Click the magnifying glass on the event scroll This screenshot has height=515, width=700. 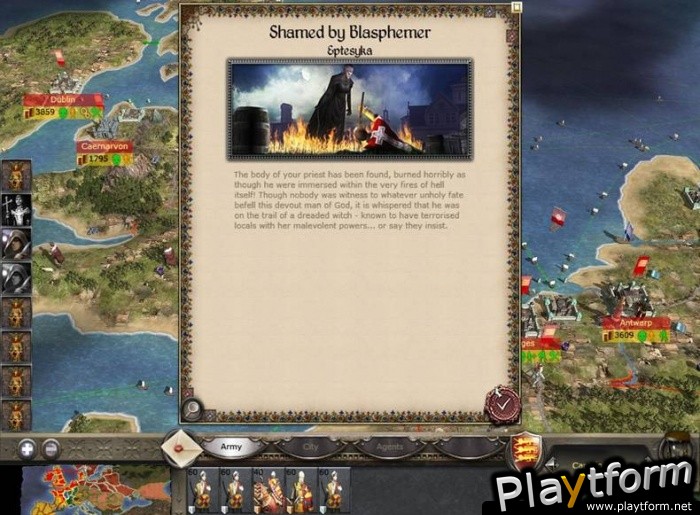coord(193,409)
